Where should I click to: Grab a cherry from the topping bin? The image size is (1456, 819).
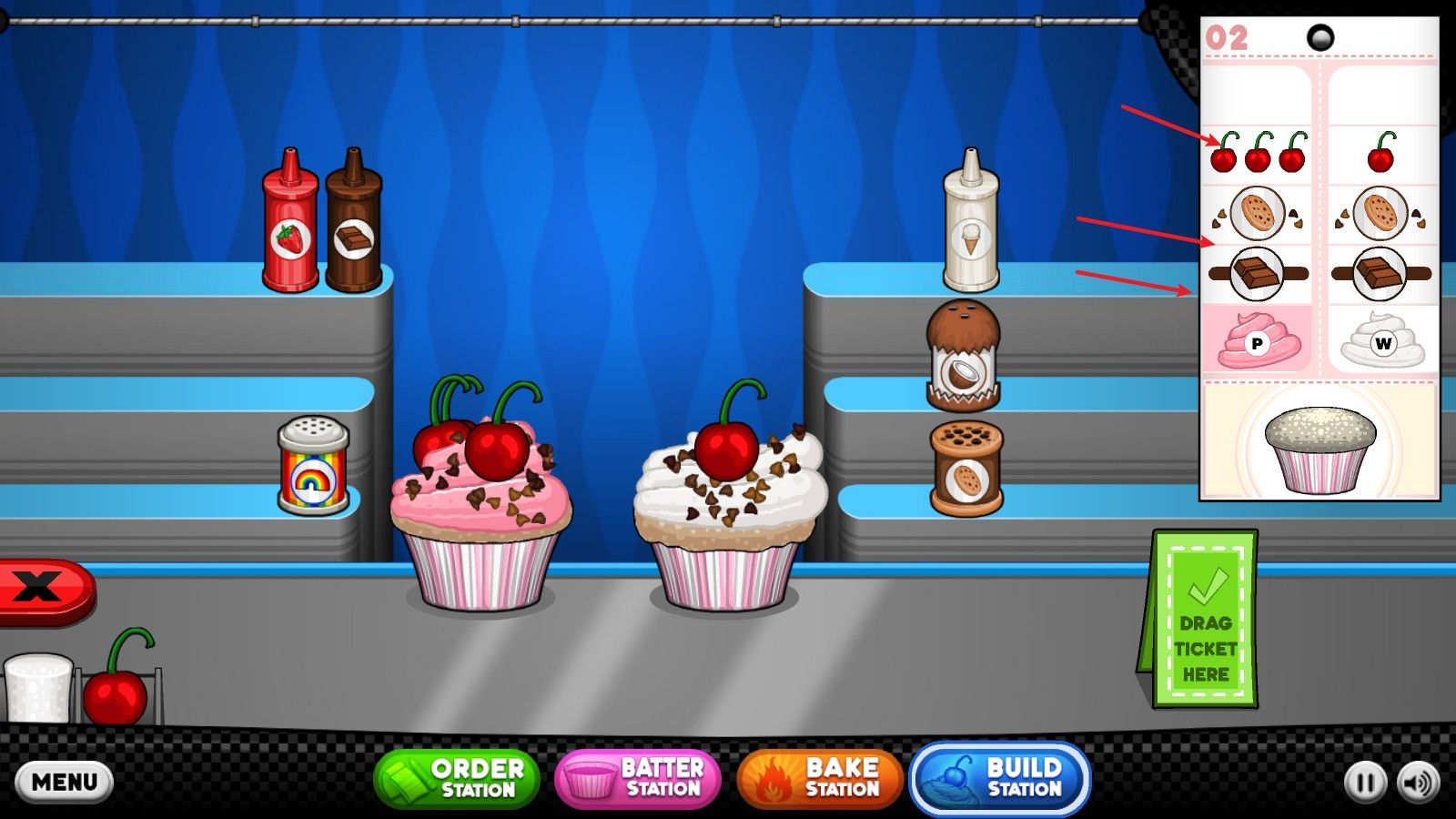pyautogui.click(x=116, y=692)
